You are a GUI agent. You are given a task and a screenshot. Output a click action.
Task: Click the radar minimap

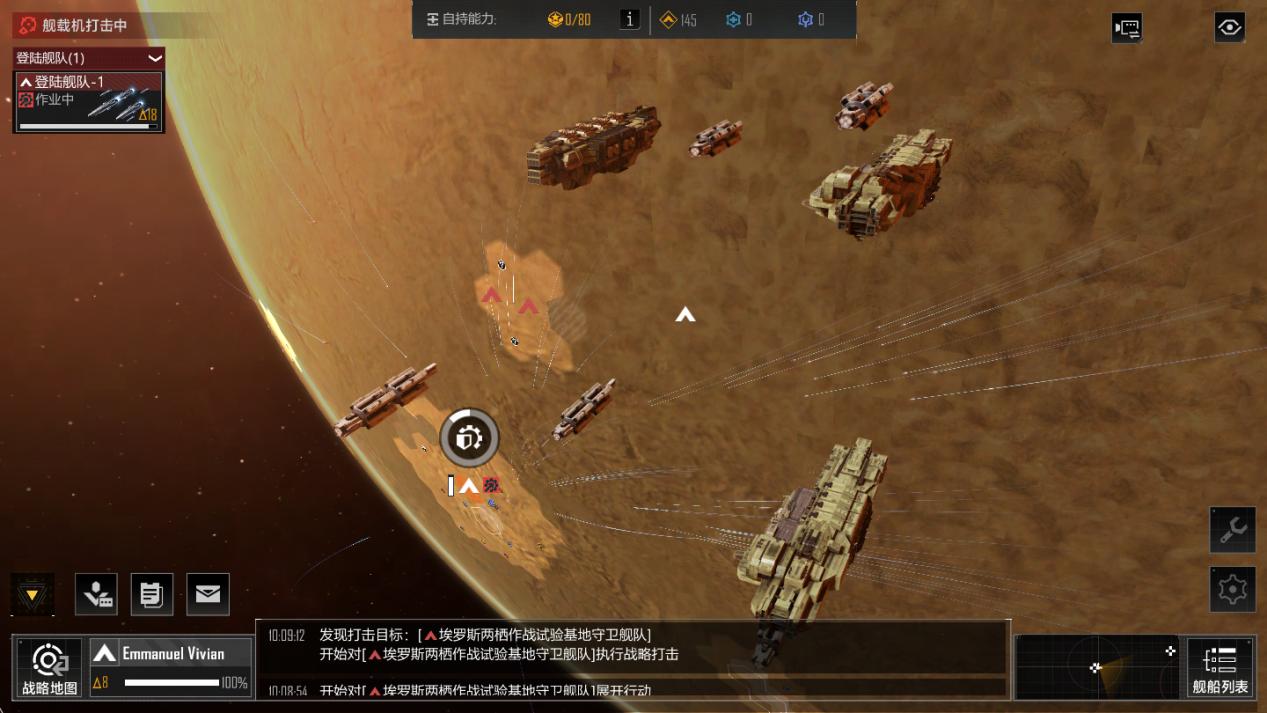click(x=1097, y=667)
